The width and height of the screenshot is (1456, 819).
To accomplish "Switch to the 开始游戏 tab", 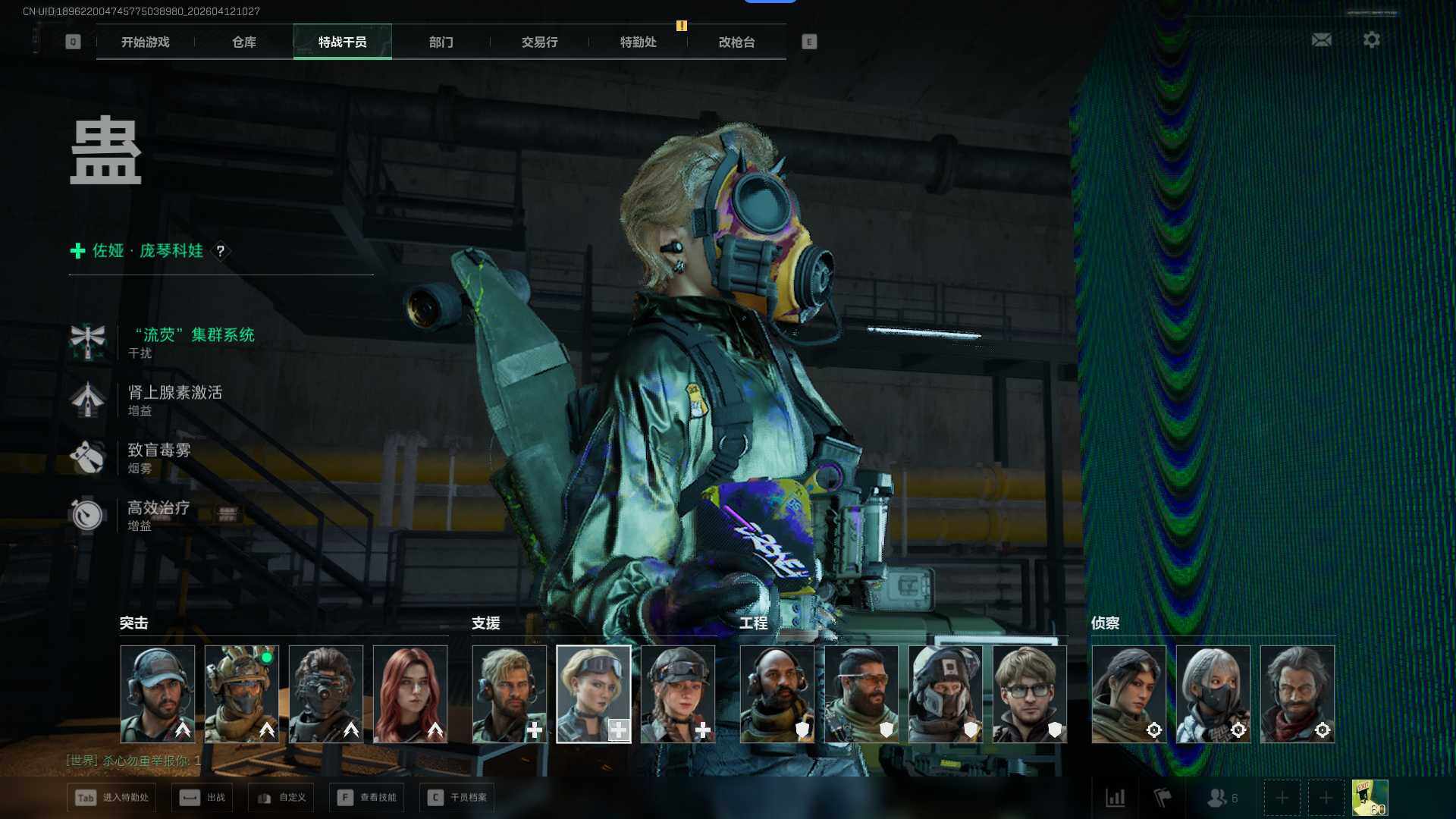I will pyautogui.click(x=145, y=42).
